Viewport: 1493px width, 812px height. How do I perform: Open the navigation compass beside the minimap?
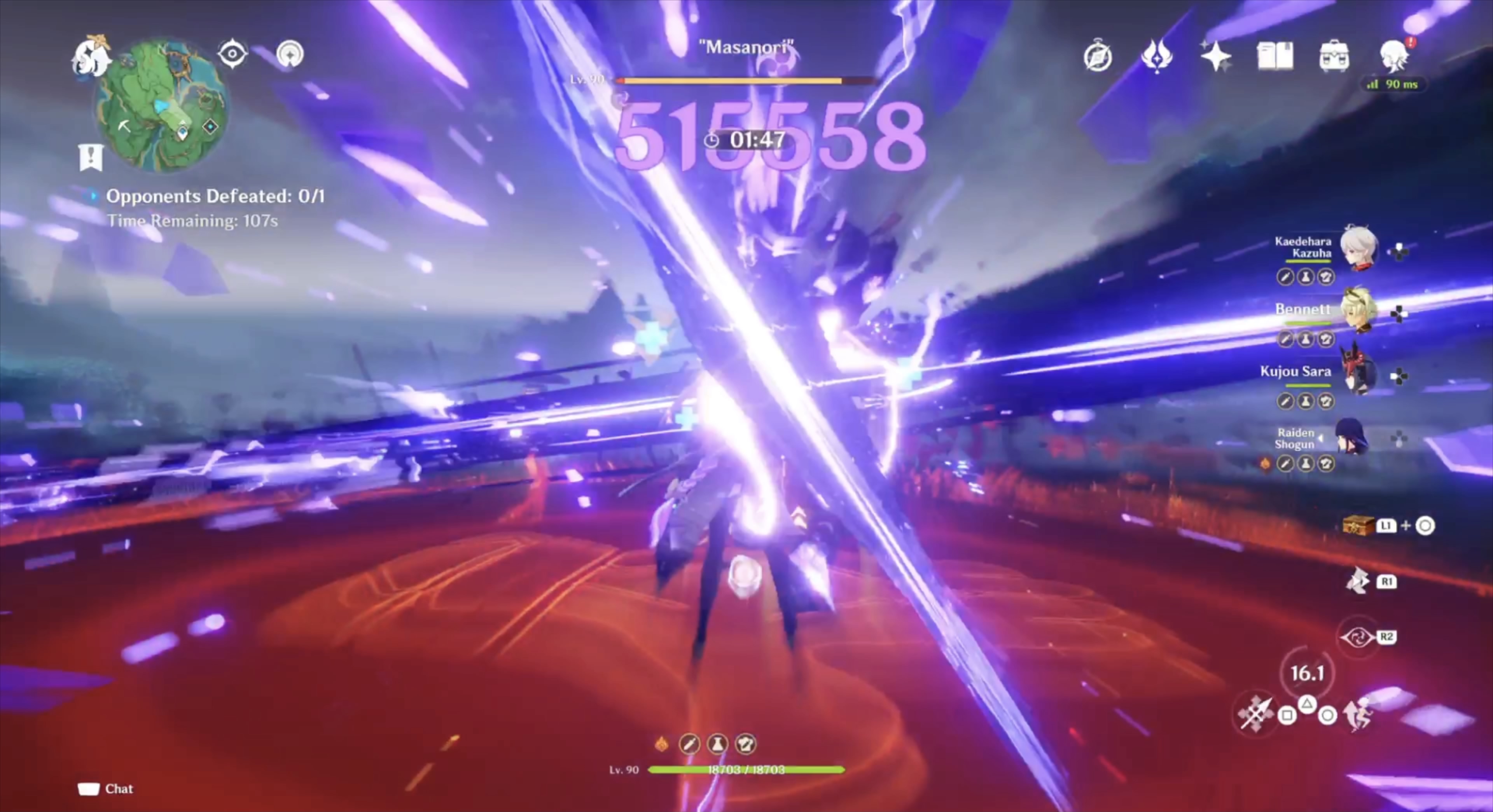233,53
